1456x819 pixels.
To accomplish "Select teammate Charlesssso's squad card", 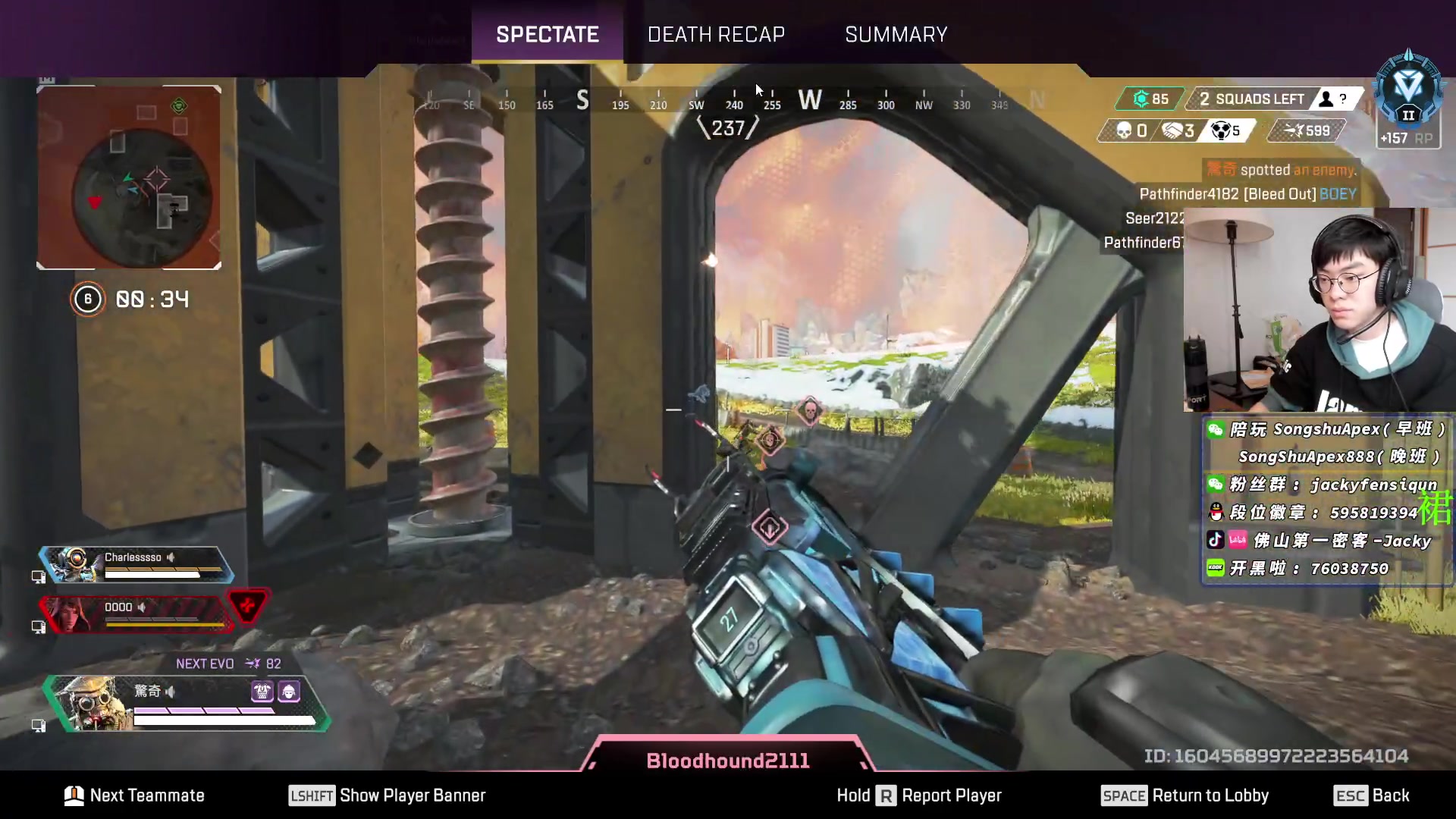I will pyautogui.click(x=136, y=564).
